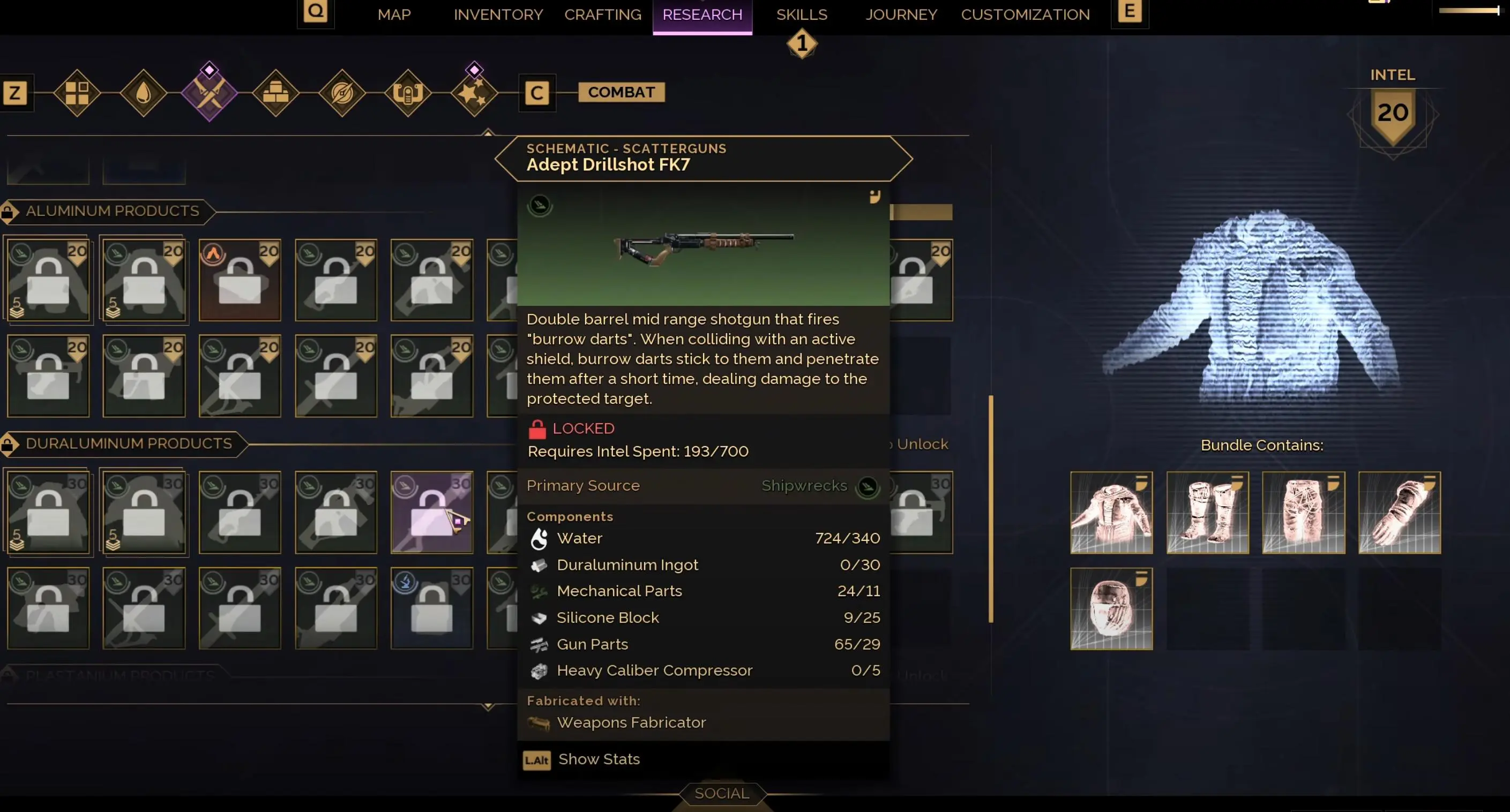This screenshot has height=812, width=1510.
Task: Switch to the INVENTORY tab
Action: [x=498, y=14]
